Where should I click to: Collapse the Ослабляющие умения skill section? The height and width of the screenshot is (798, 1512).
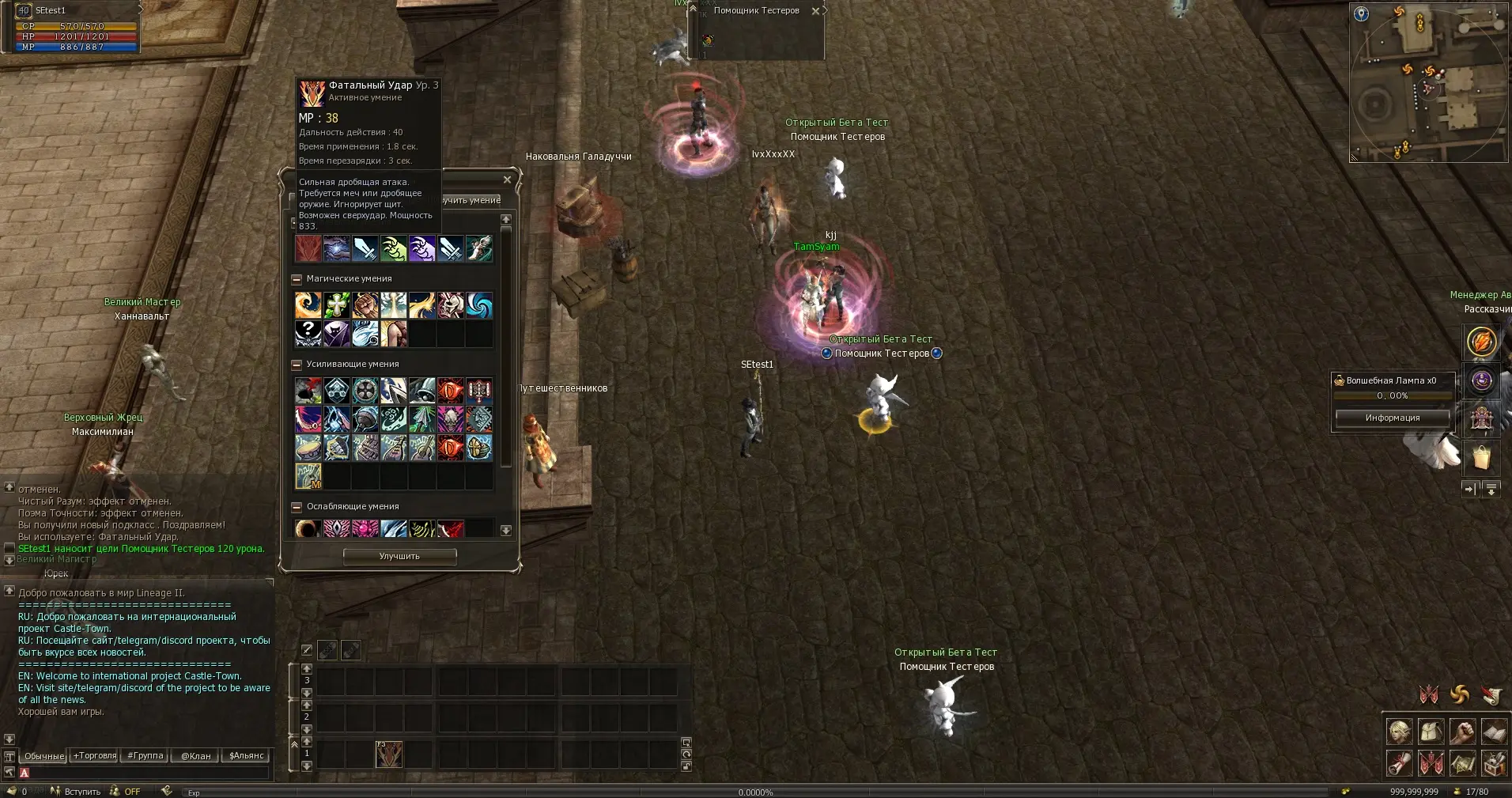(297, 507)
